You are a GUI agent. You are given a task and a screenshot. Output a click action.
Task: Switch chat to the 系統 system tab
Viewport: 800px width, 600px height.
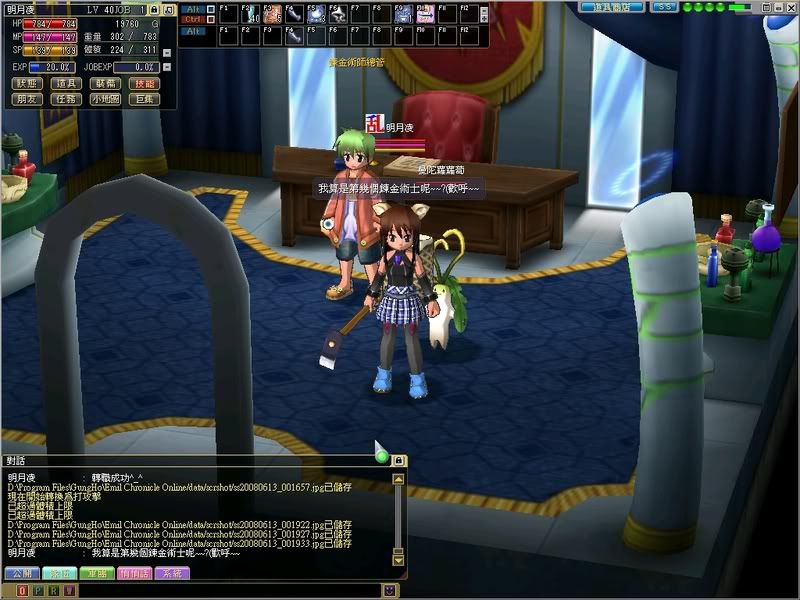[172, 573]
